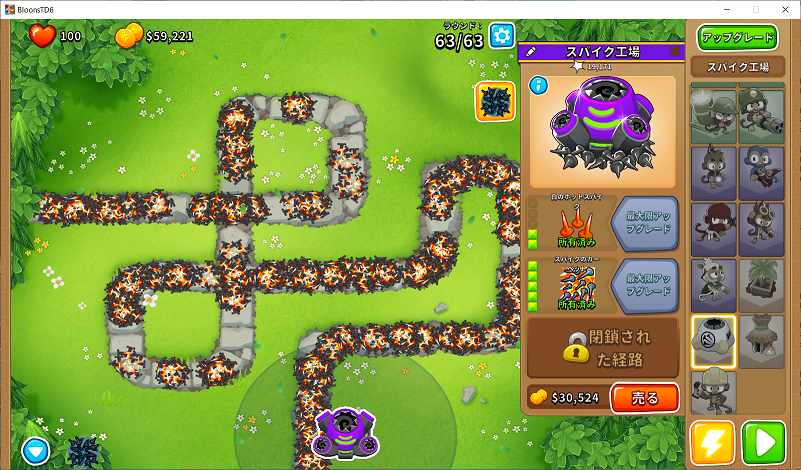
Task: Select the Spike Factory in the tower shop
Action: [x=714, y=341]
